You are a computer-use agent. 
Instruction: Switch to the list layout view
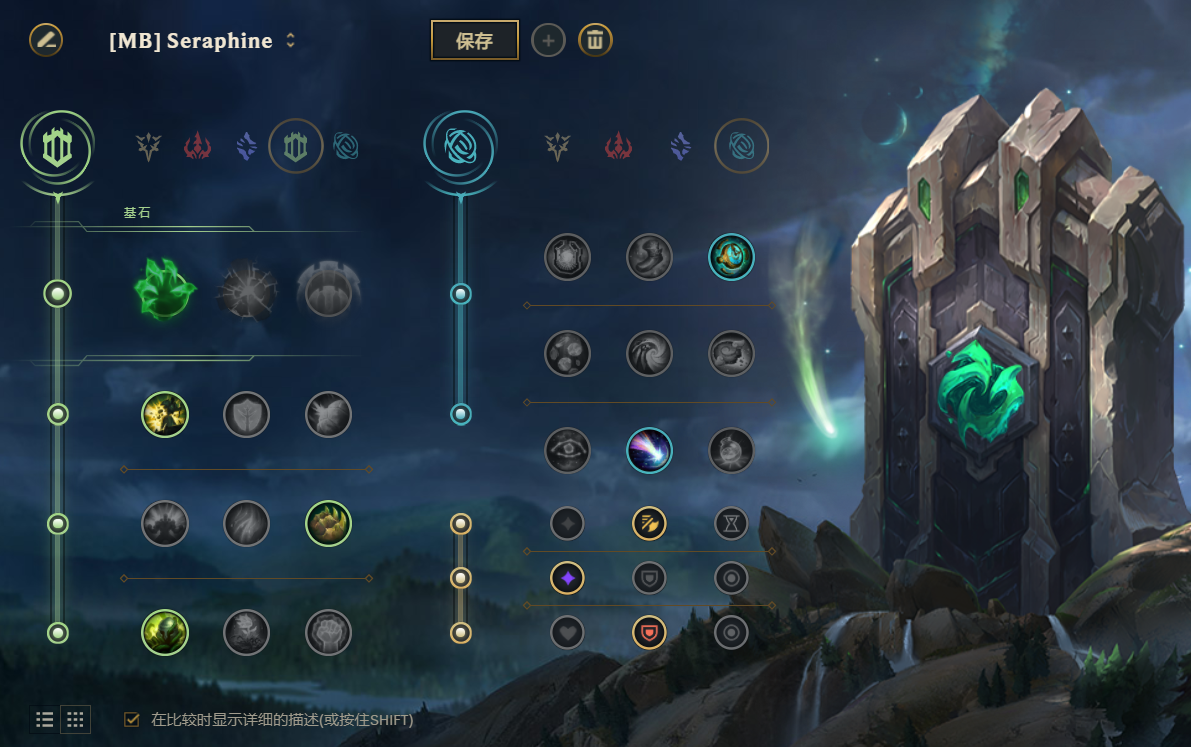(x=45, y=719)
